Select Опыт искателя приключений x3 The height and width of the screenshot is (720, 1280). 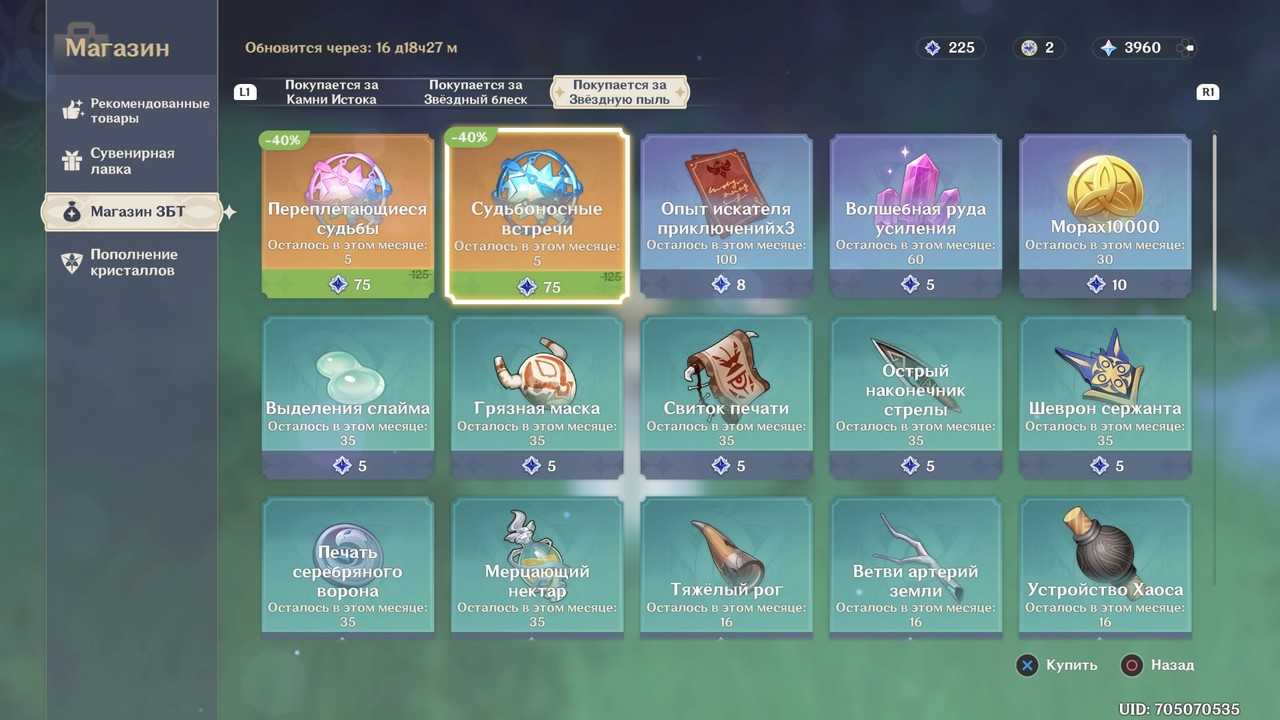click(727, 216)
